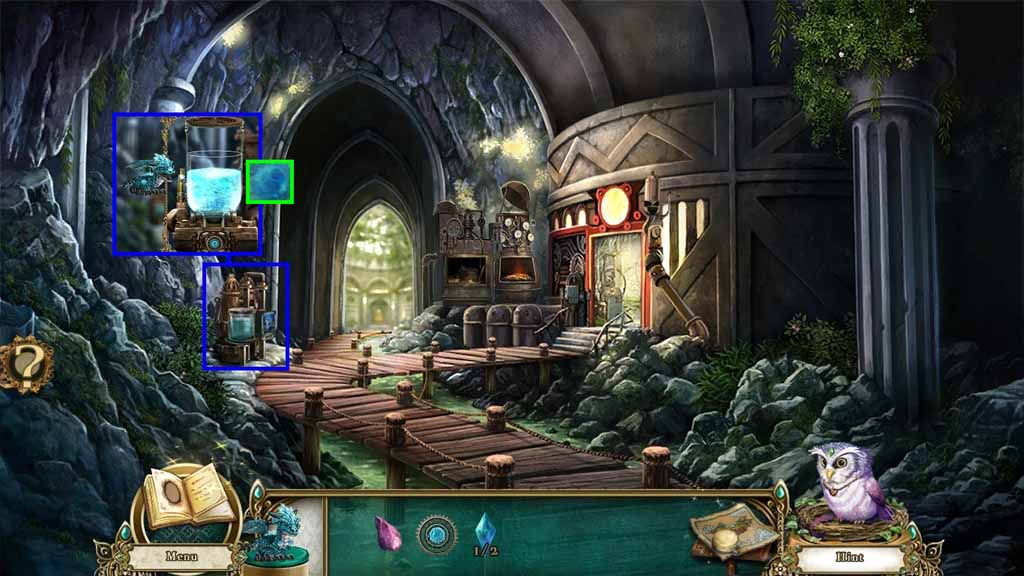This screenshot has width=1024, height=576.
Task: Pick the blue crystal shard item
Action: [486, 527]
